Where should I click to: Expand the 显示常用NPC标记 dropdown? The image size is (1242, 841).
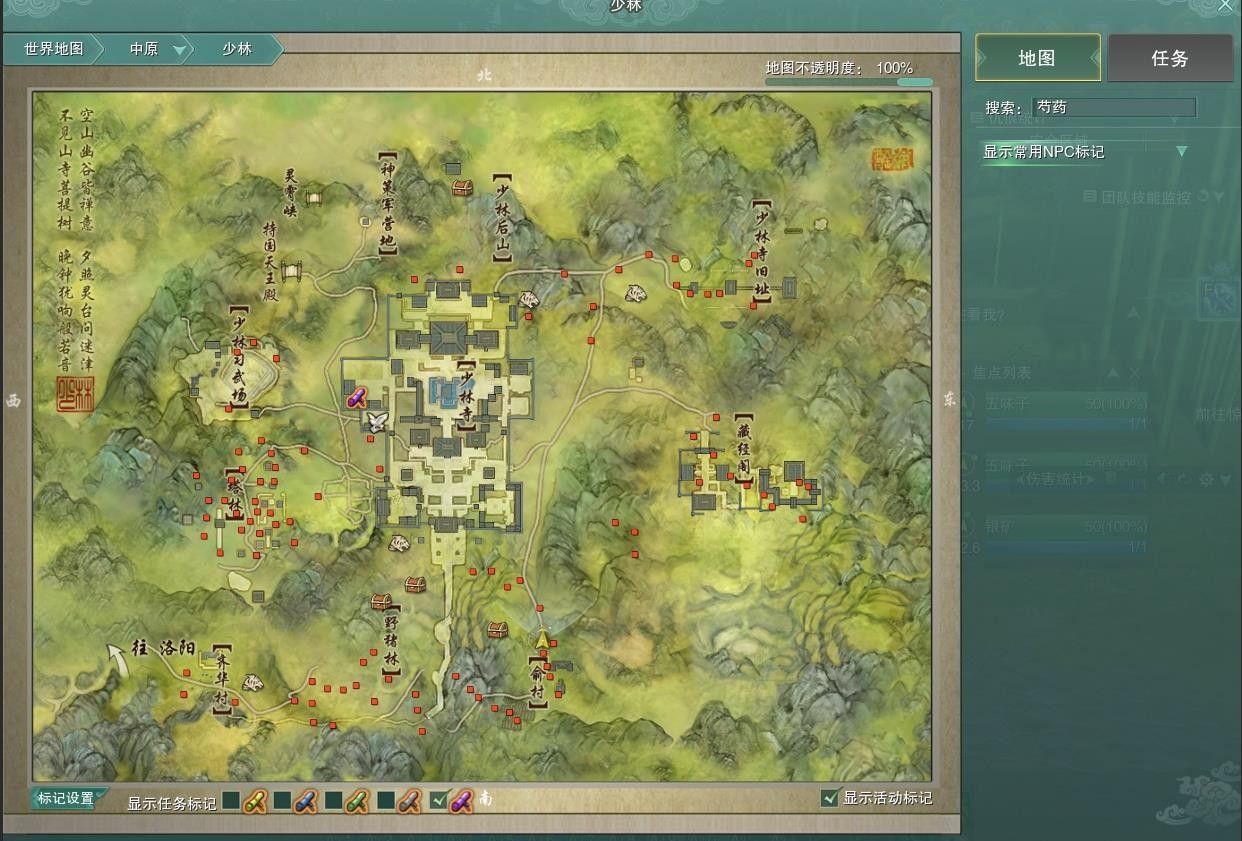coord(1181,152)
